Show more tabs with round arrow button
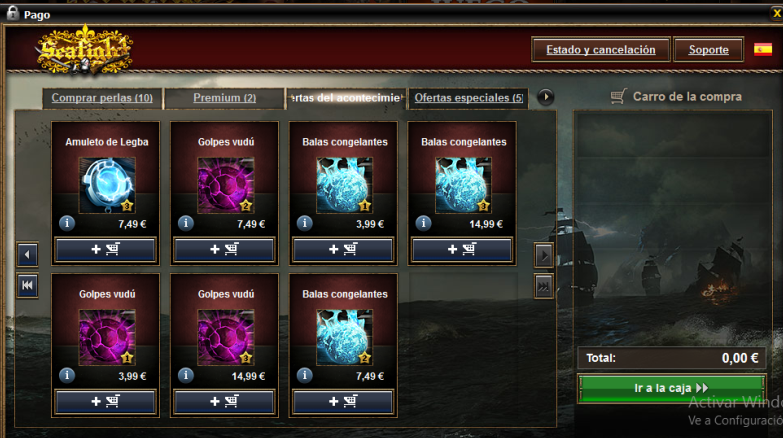The width and height of the screenshot is (783, 438). tap(546, 97)
